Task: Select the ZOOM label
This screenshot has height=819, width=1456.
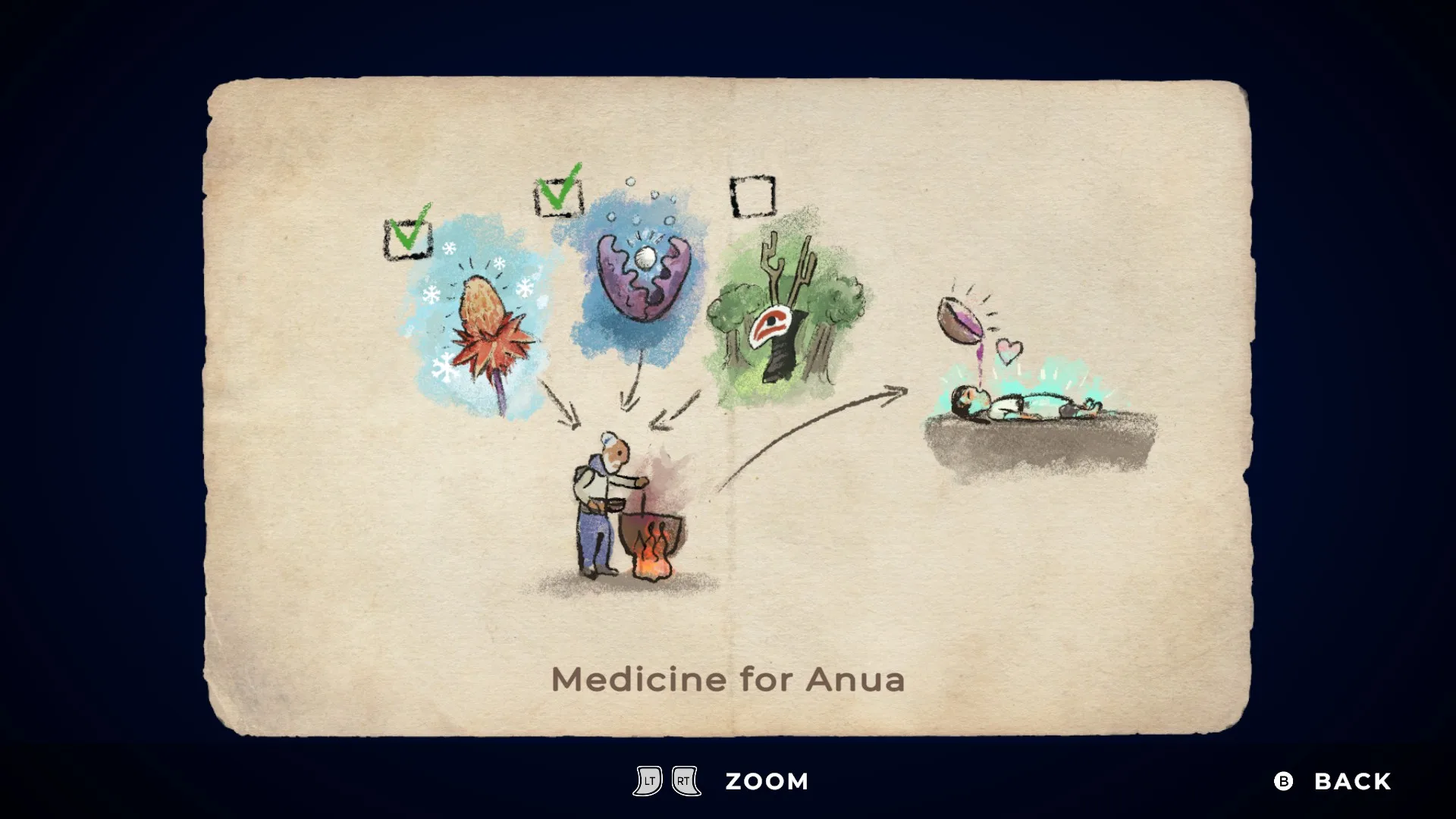Action: [x=767, y=781]
